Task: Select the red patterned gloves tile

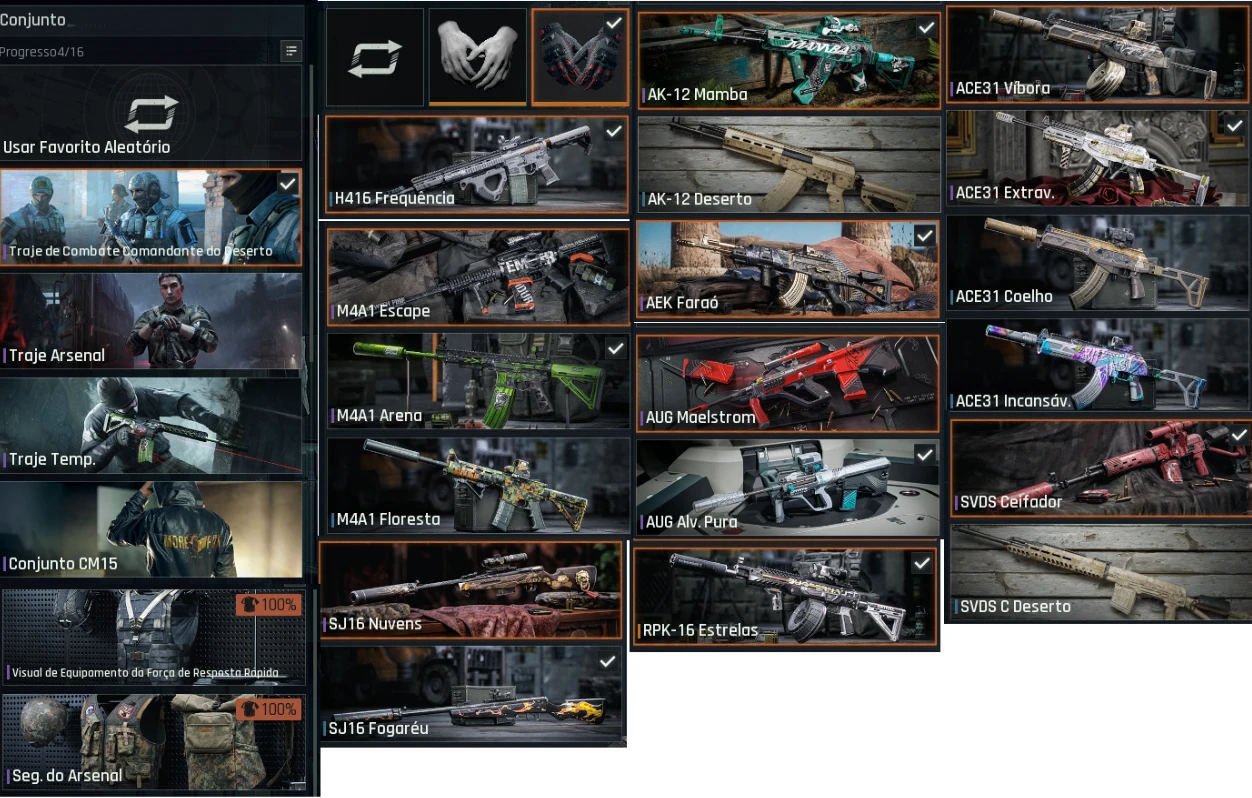Action: click(x=580, y=57)
